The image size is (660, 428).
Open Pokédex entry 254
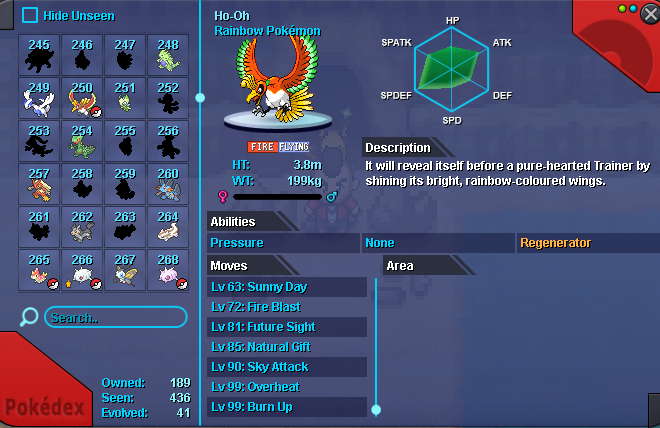tap(82, 142)
